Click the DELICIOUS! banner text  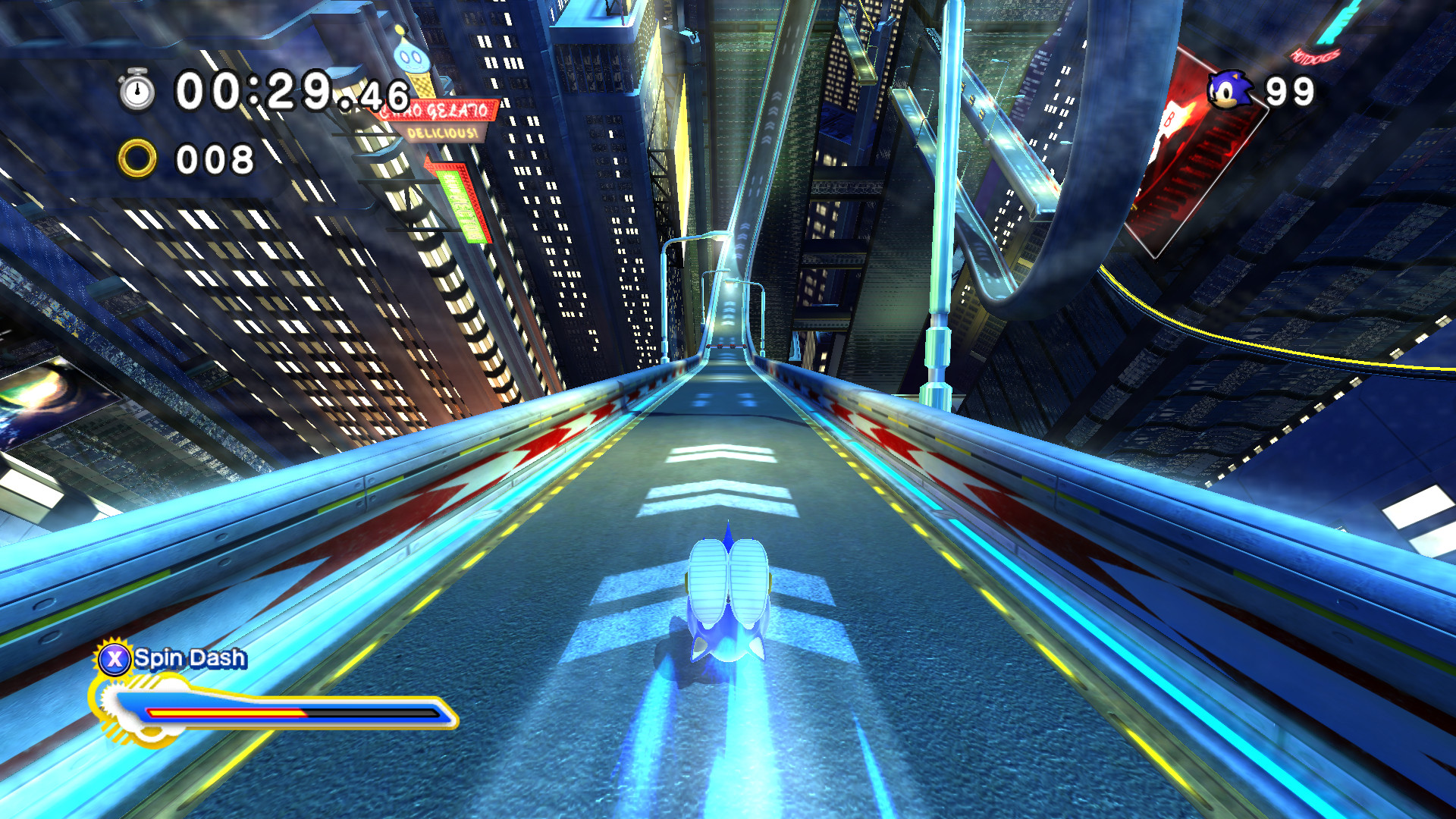(442, 134)
